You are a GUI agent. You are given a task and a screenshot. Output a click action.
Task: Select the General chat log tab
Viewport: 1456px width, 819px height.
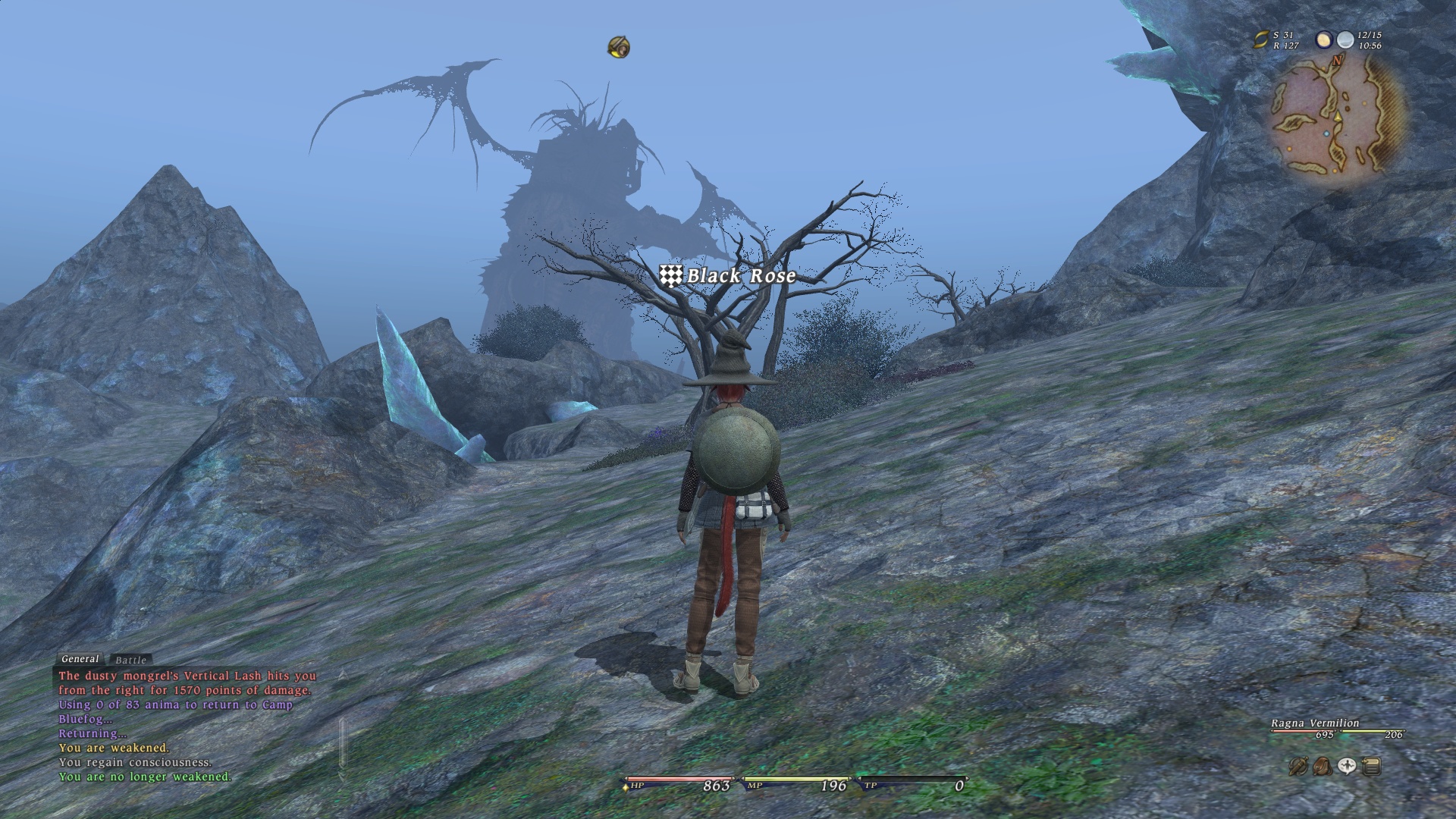pyautogui.click(x=80, y=659)
